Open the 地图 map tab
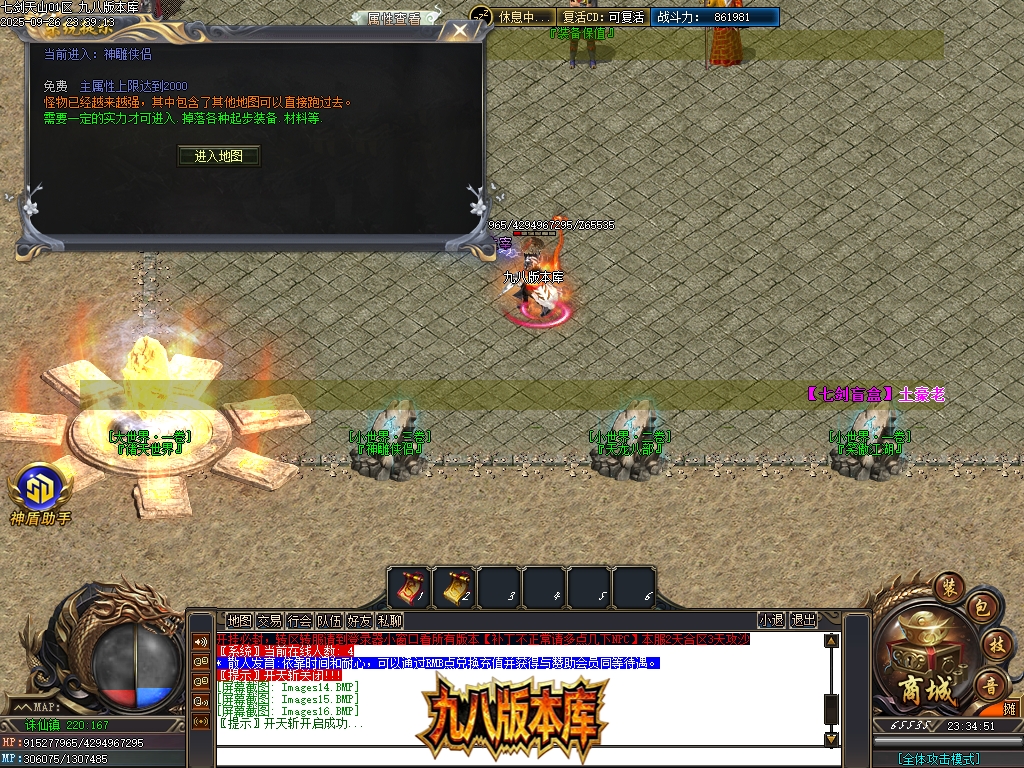Image resolution: width=1024 pixels, height=768 pixels. (239, 620)
